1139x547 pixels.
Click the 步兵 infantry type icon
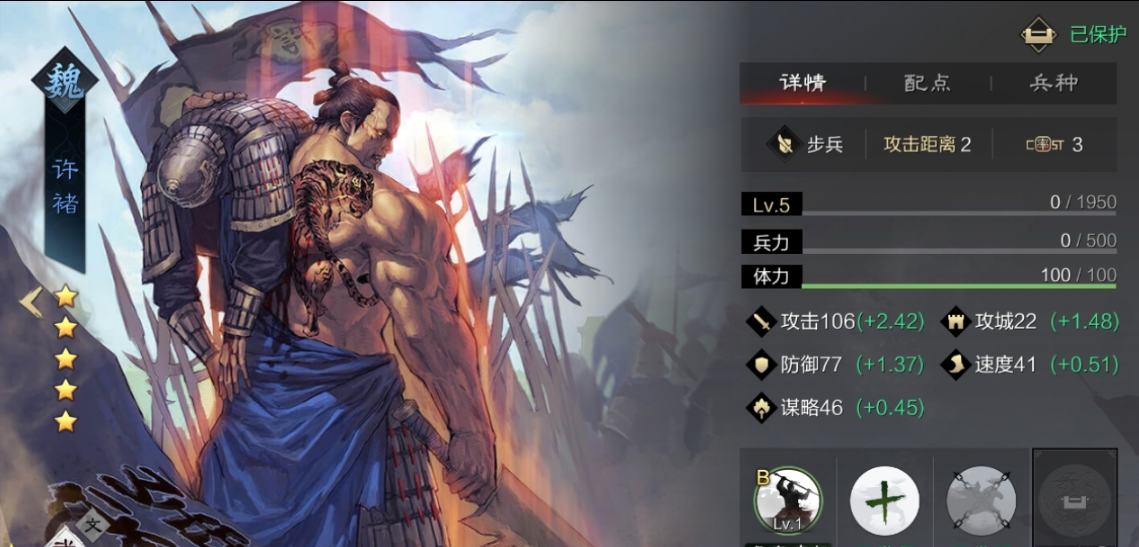click(x=781, y=144)
